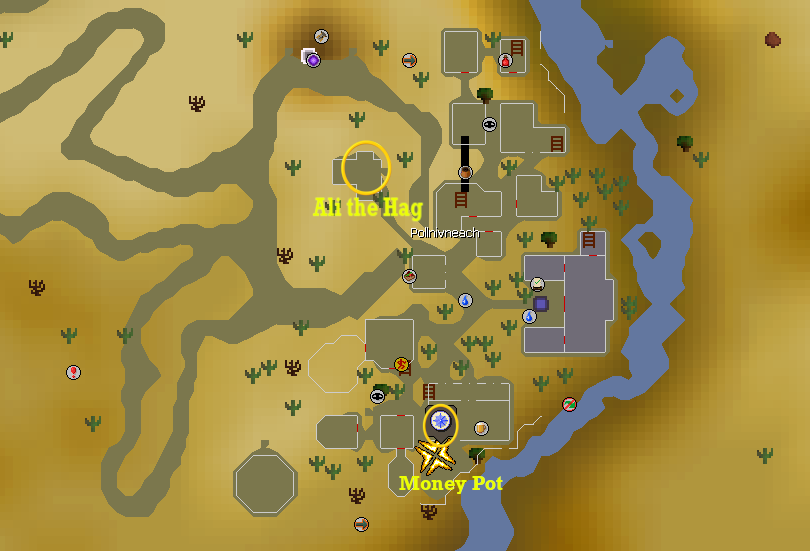Select the purple gem map marker
The height and width of the screenshot is (551, 810).
pos(313,60)
